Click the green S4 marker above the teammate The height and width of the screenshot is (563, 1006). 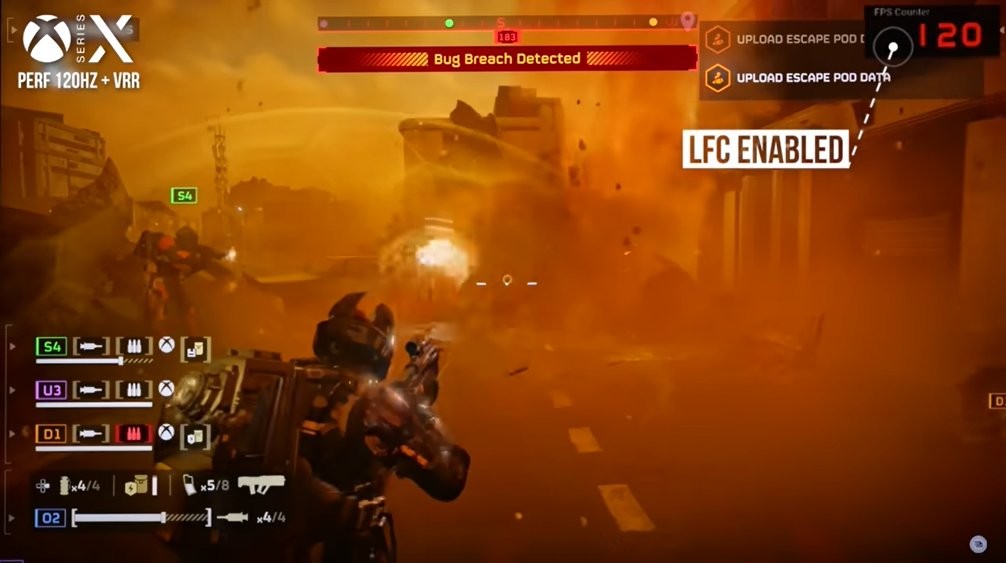[184, 196]
